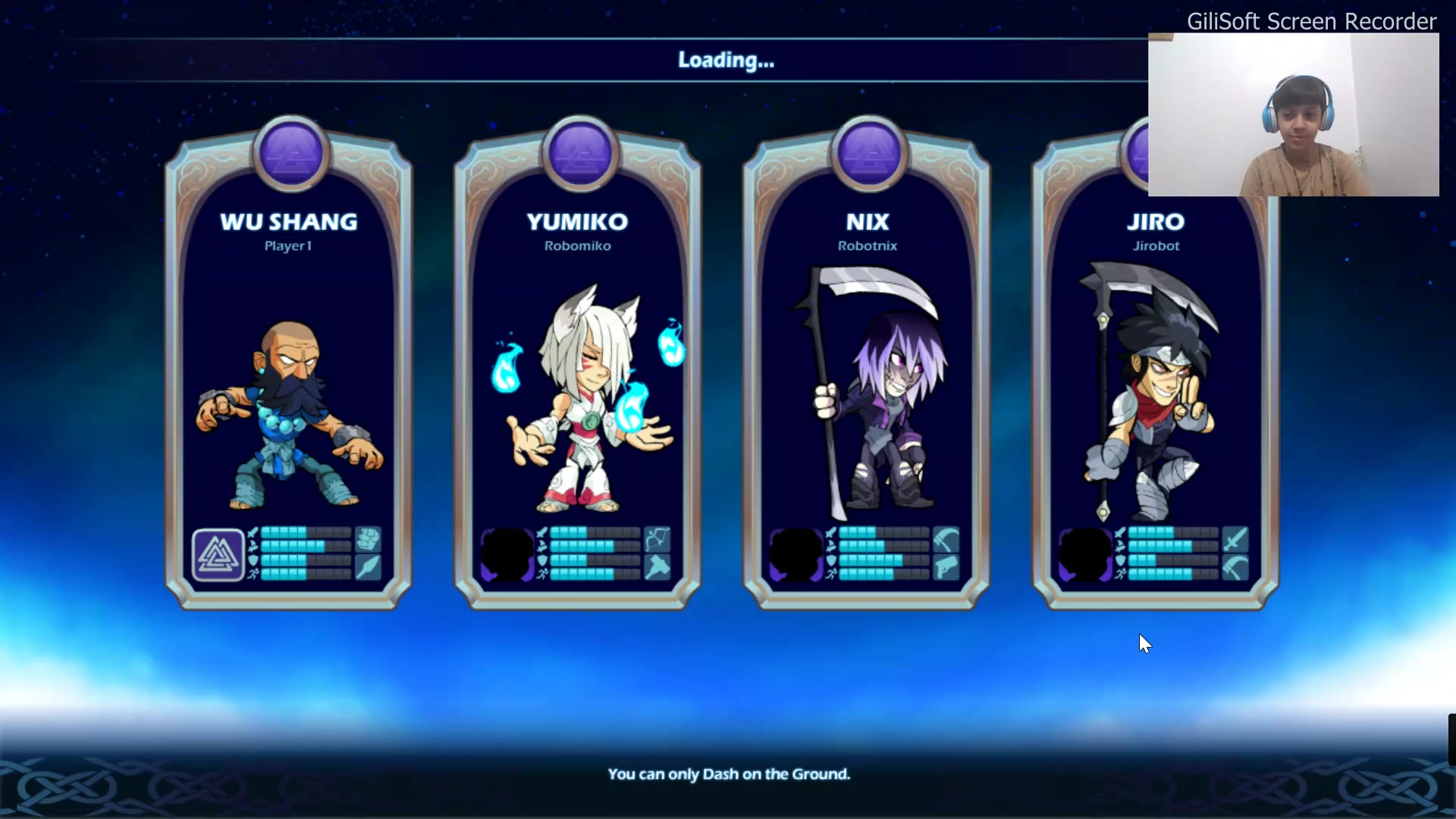The height and width of the screenshot is (819, 1456).
Task: Click Yumiko's bow weapon icon
Action: point(657,540)
